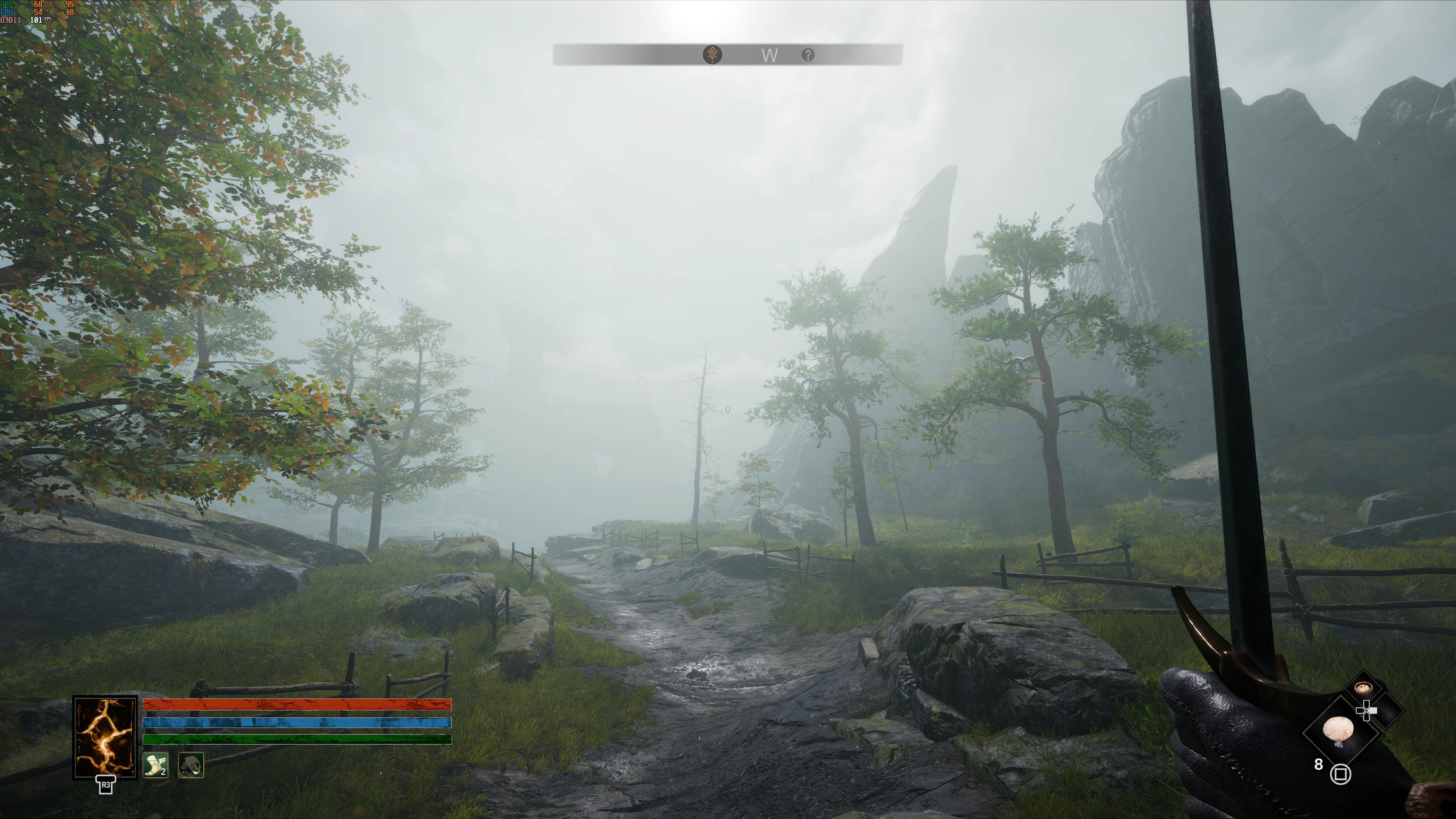Viewport: 1456px width, 819px height.
Task: Choose the bowl of food slot
Action: pos(1363,688)
